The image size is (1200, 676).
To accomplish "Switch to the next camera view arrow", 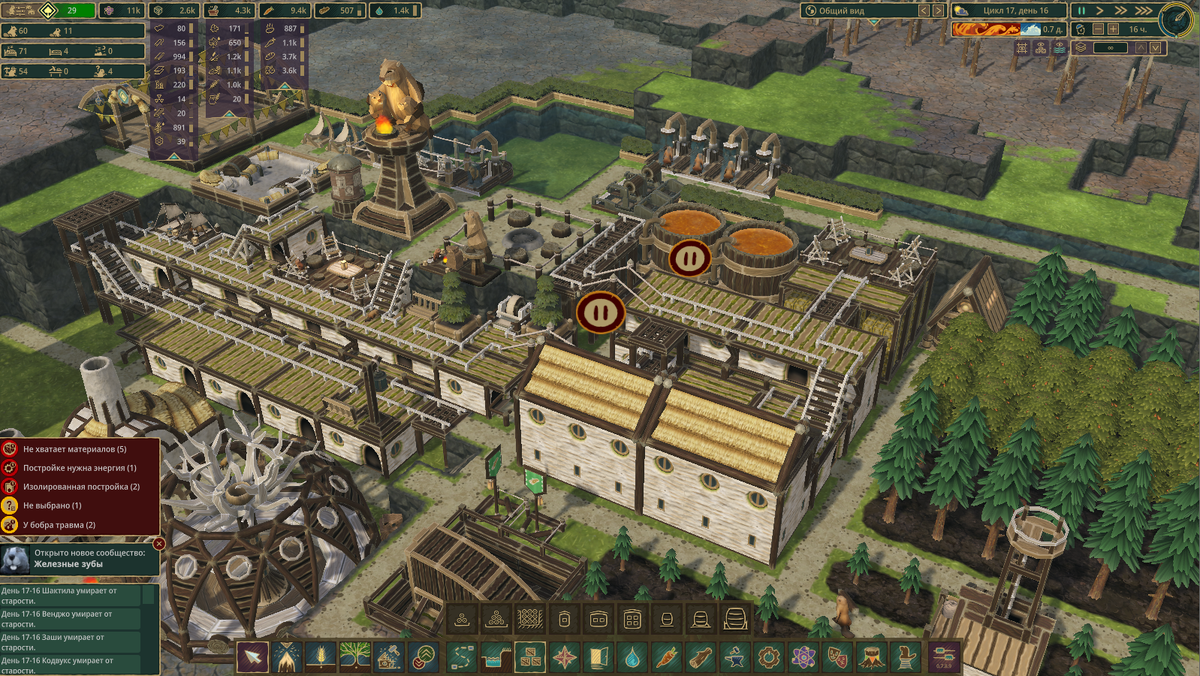I will point(938,10).
